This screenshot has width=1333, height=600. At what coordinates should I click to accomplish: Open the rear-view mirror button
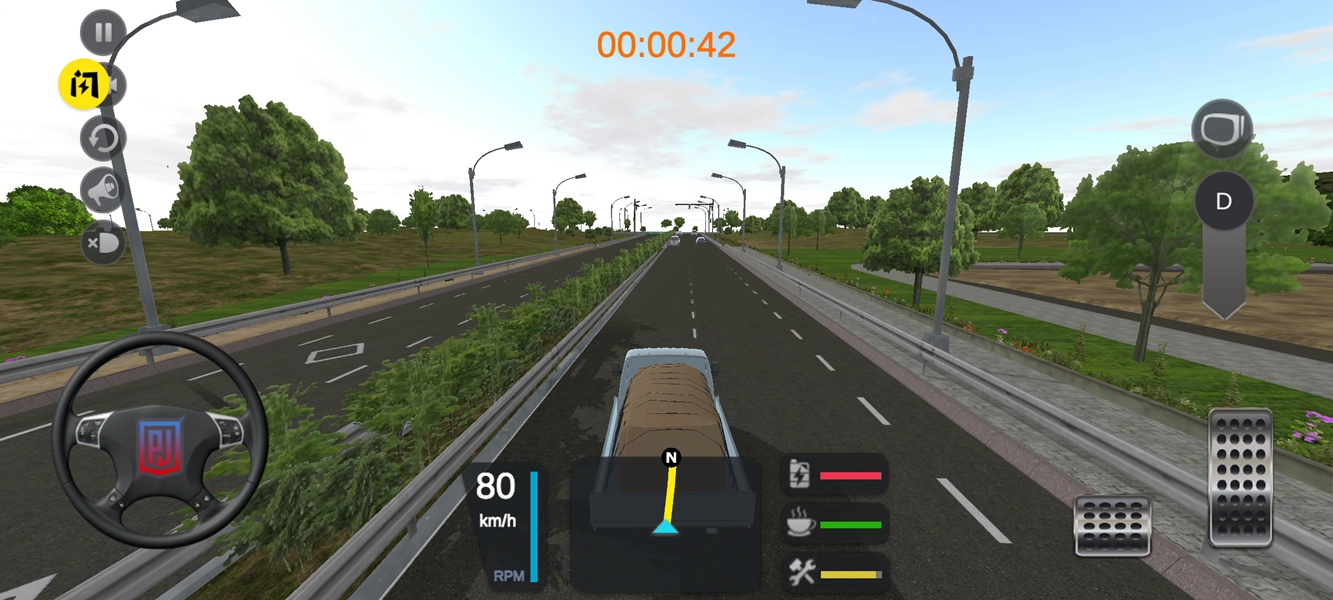1222,128
